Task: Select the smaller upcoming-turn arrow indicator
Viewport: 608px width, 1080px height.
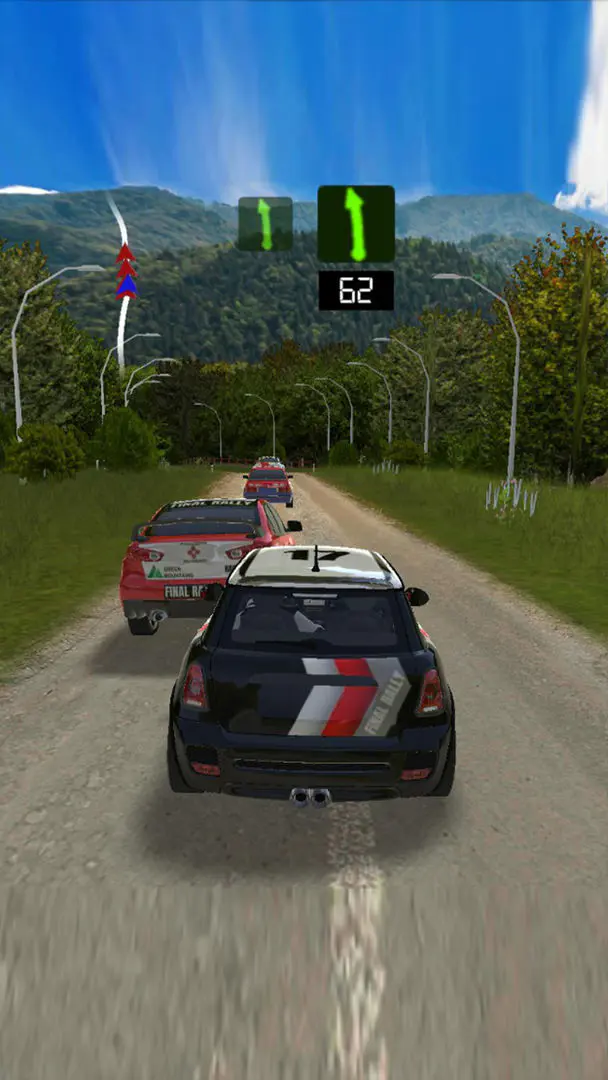Action: pos(265,224)
